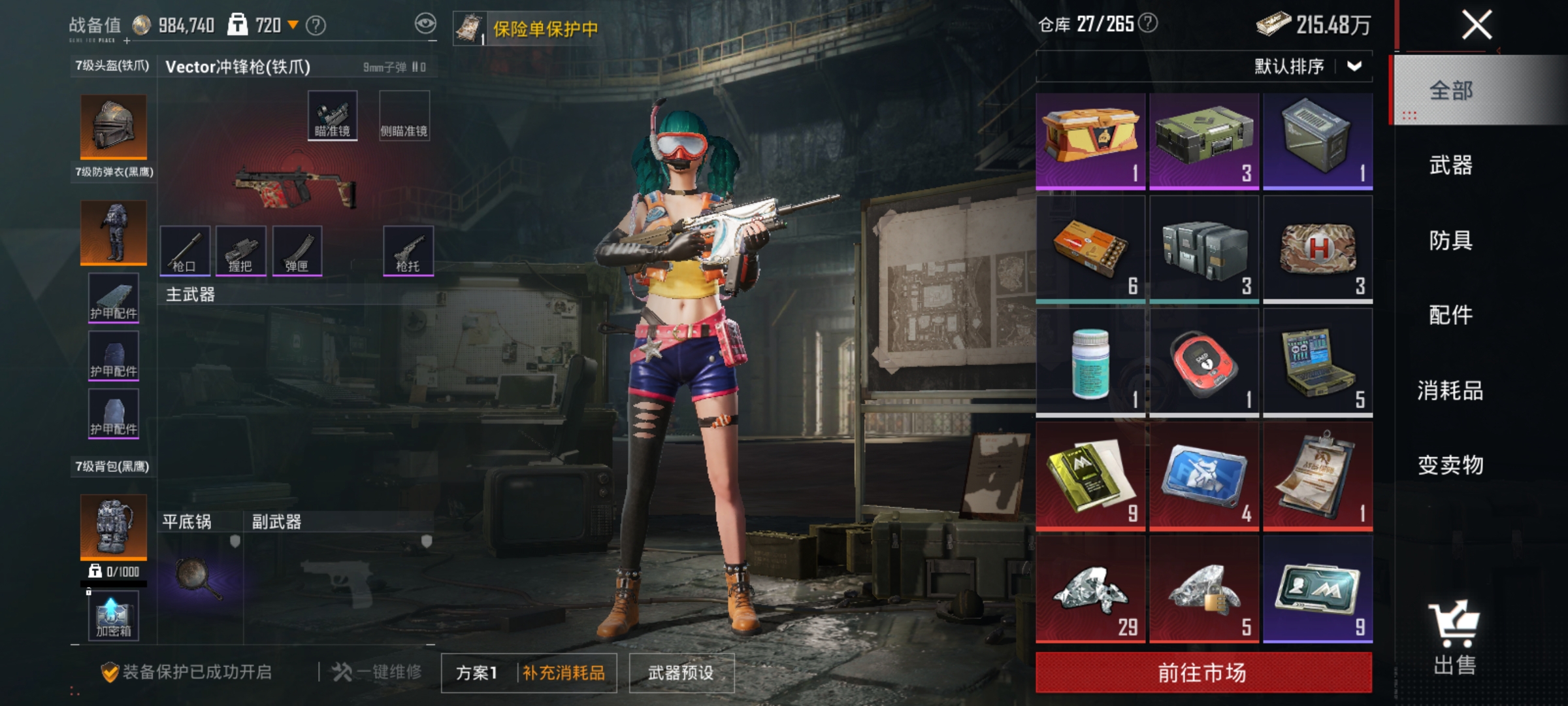Click the 加密箱 encrypted box icon
Screen dimensions: 1568x706
click(x=112, y=614)
